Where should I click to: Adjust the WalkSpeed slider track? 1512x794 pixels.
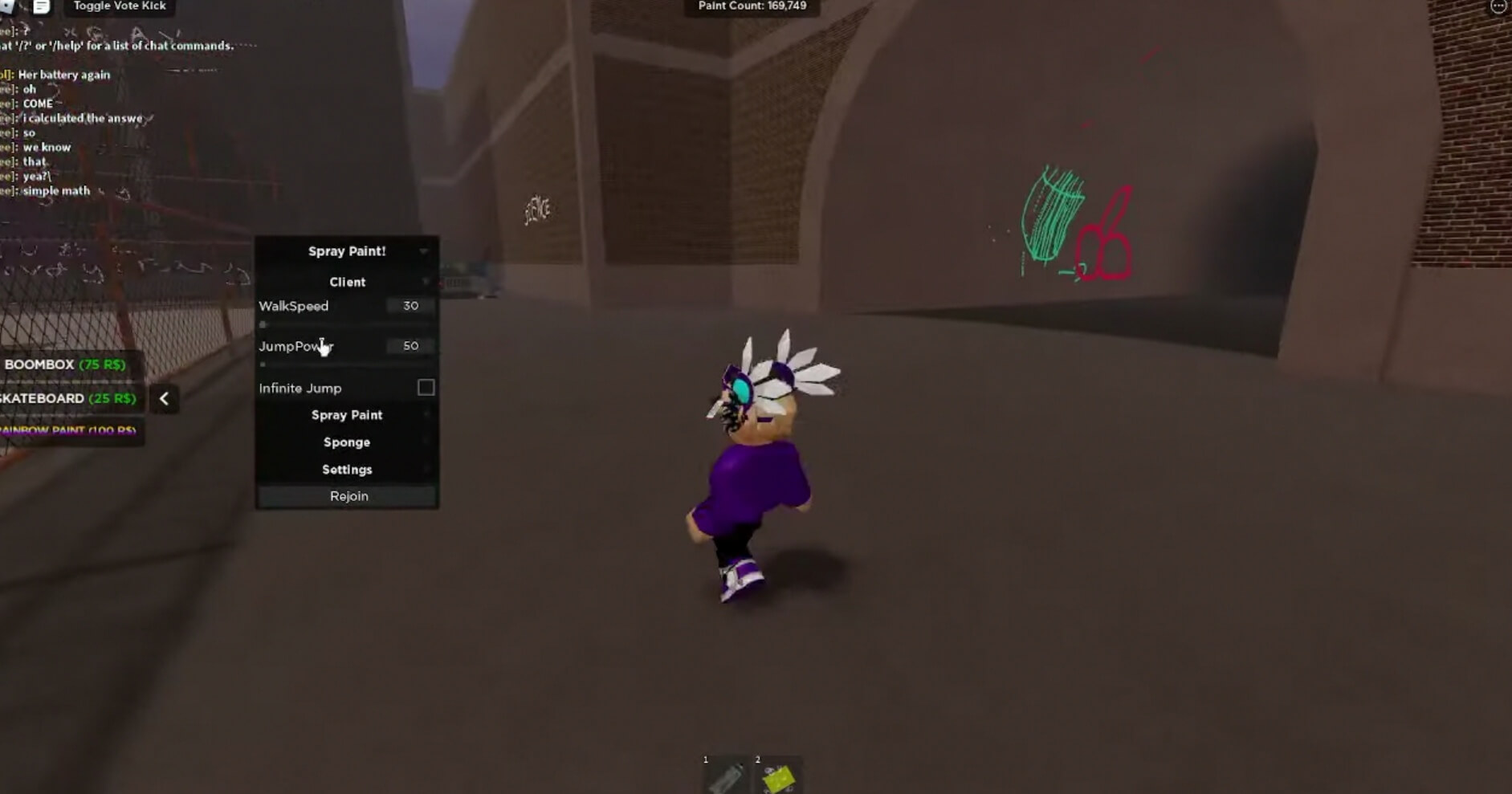347,324
